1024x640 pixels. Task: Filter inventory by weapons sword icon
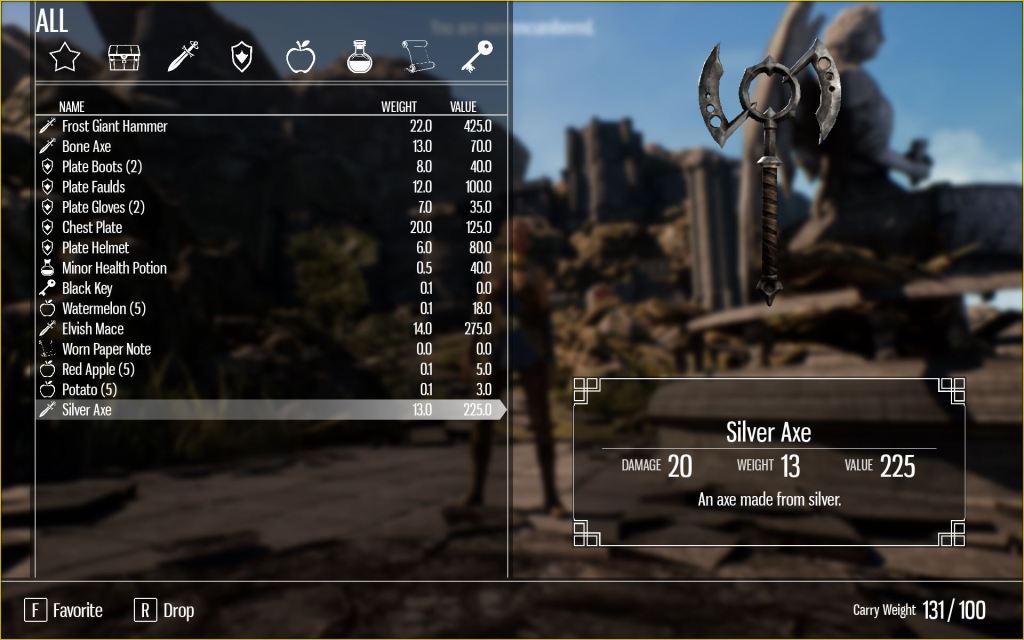point(182,58)
